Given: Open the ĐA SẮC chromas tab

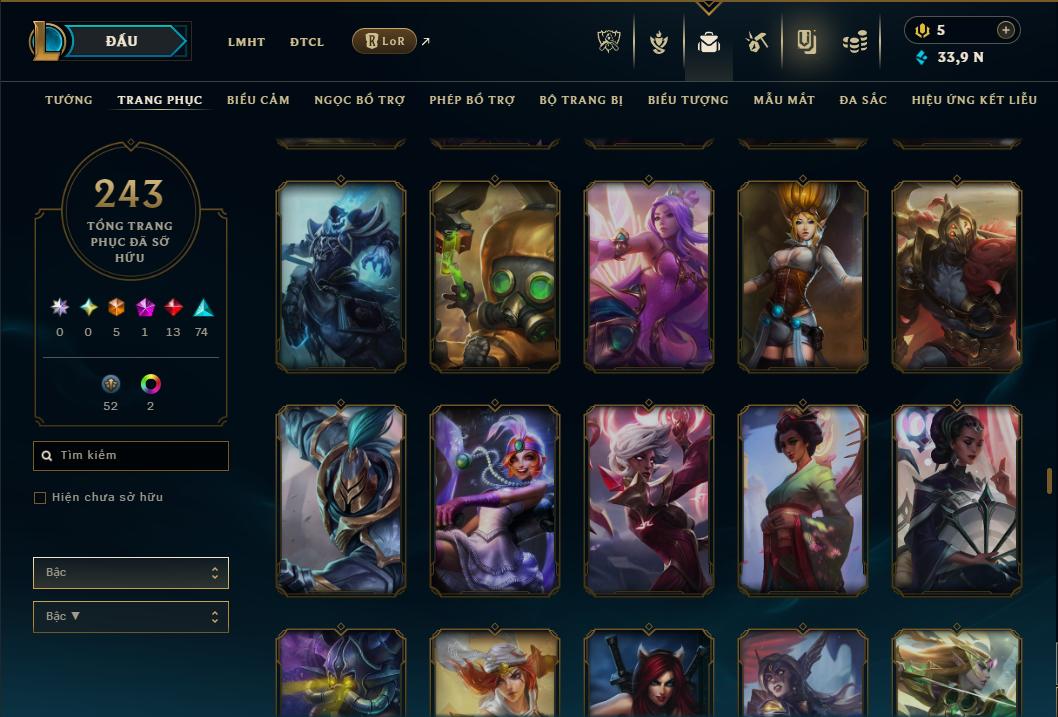Looking at the screenshot, I should click(863, 100).
